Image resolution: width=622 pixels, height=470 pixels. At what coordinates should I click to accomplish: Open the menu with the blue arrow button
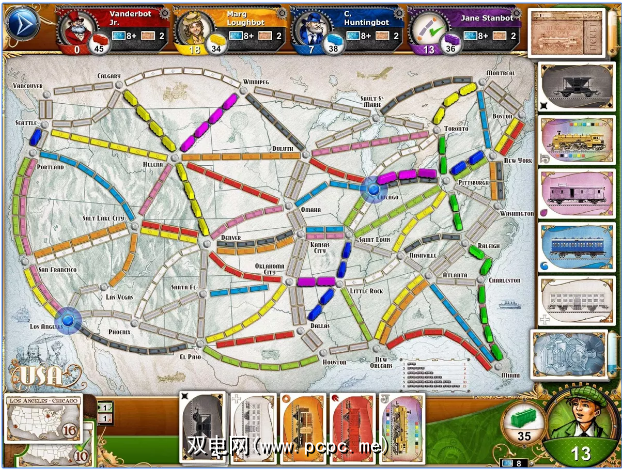(20, 27)
